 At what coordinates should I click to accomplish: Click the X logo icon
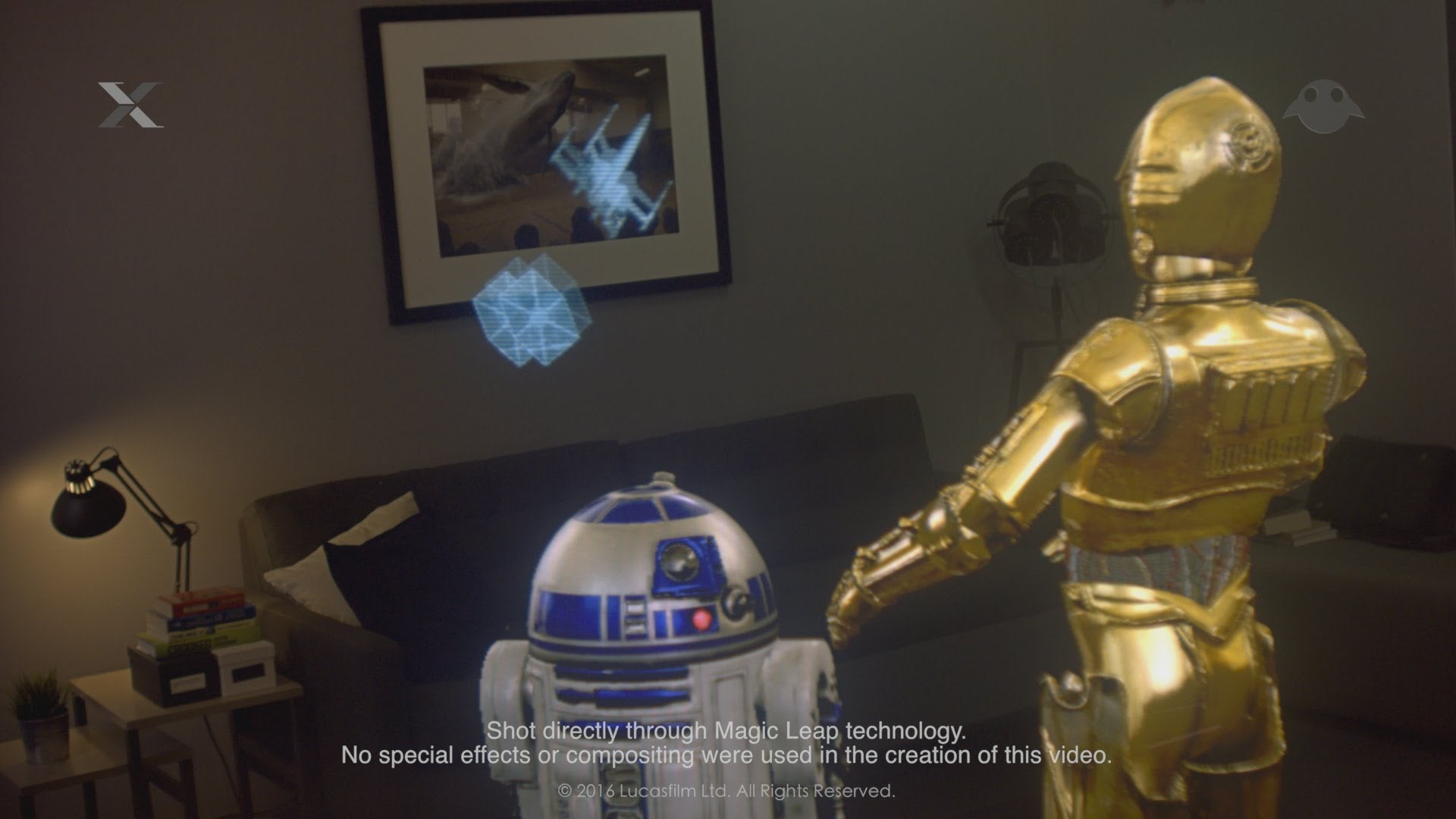(130, 105)
